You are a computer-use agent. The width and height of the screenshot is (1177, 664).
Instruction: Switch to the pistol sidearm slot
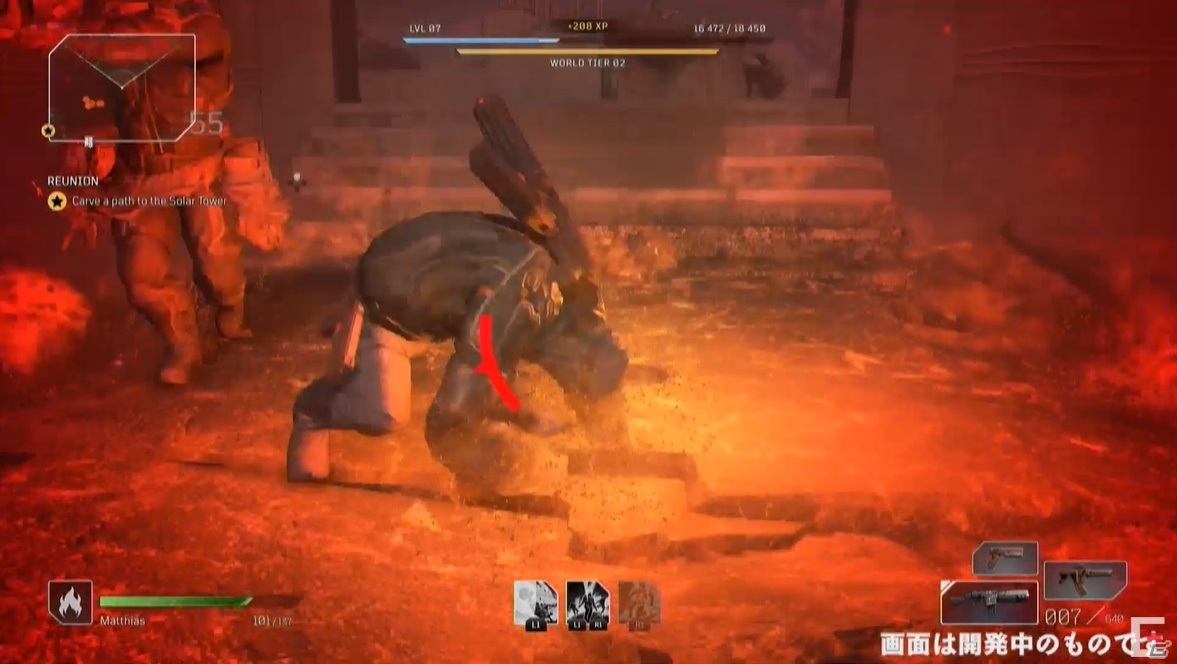[1005, 558]
